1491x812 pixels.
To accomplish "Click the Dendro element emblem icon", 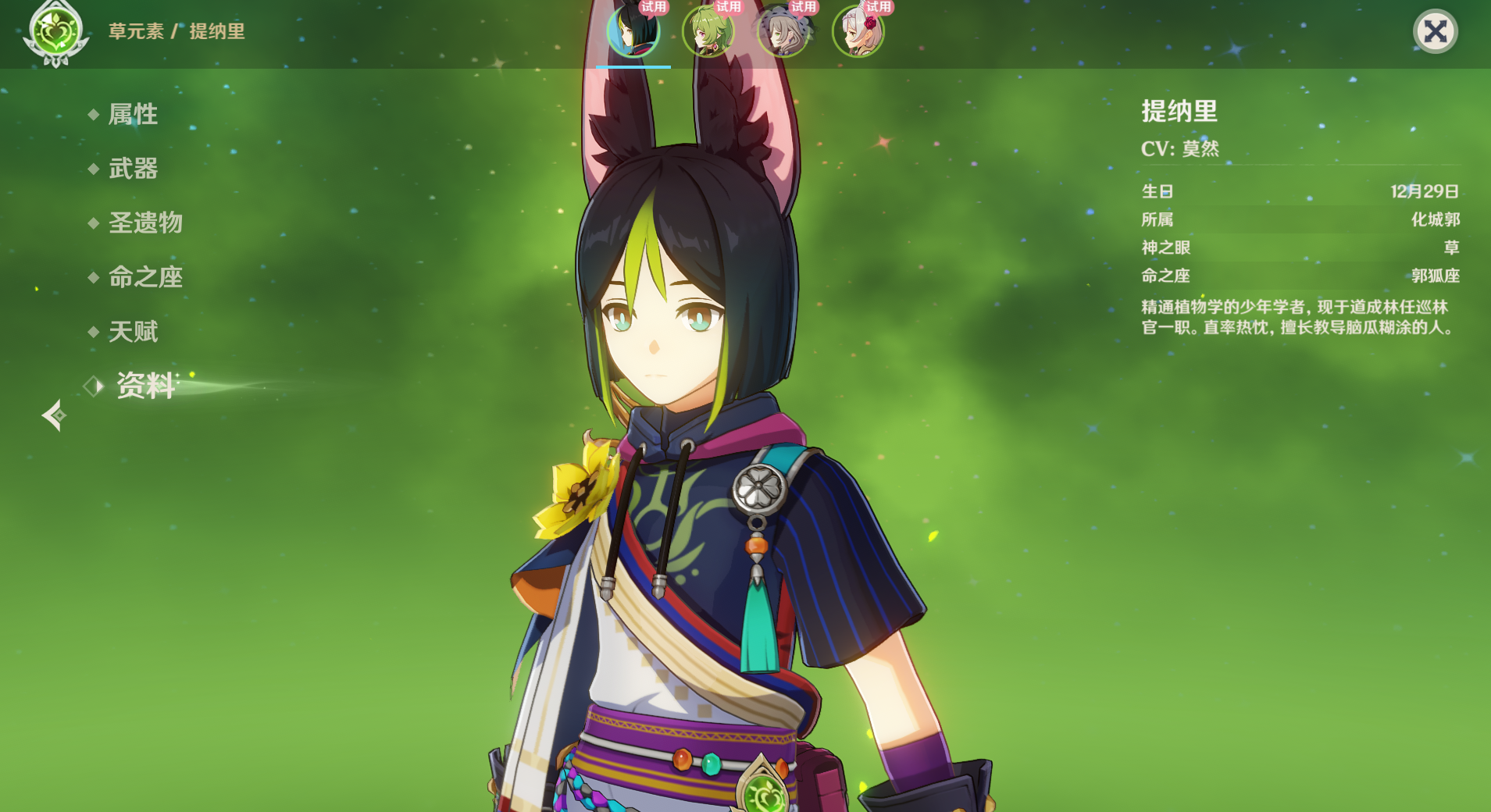I will [x=55, y=33].
